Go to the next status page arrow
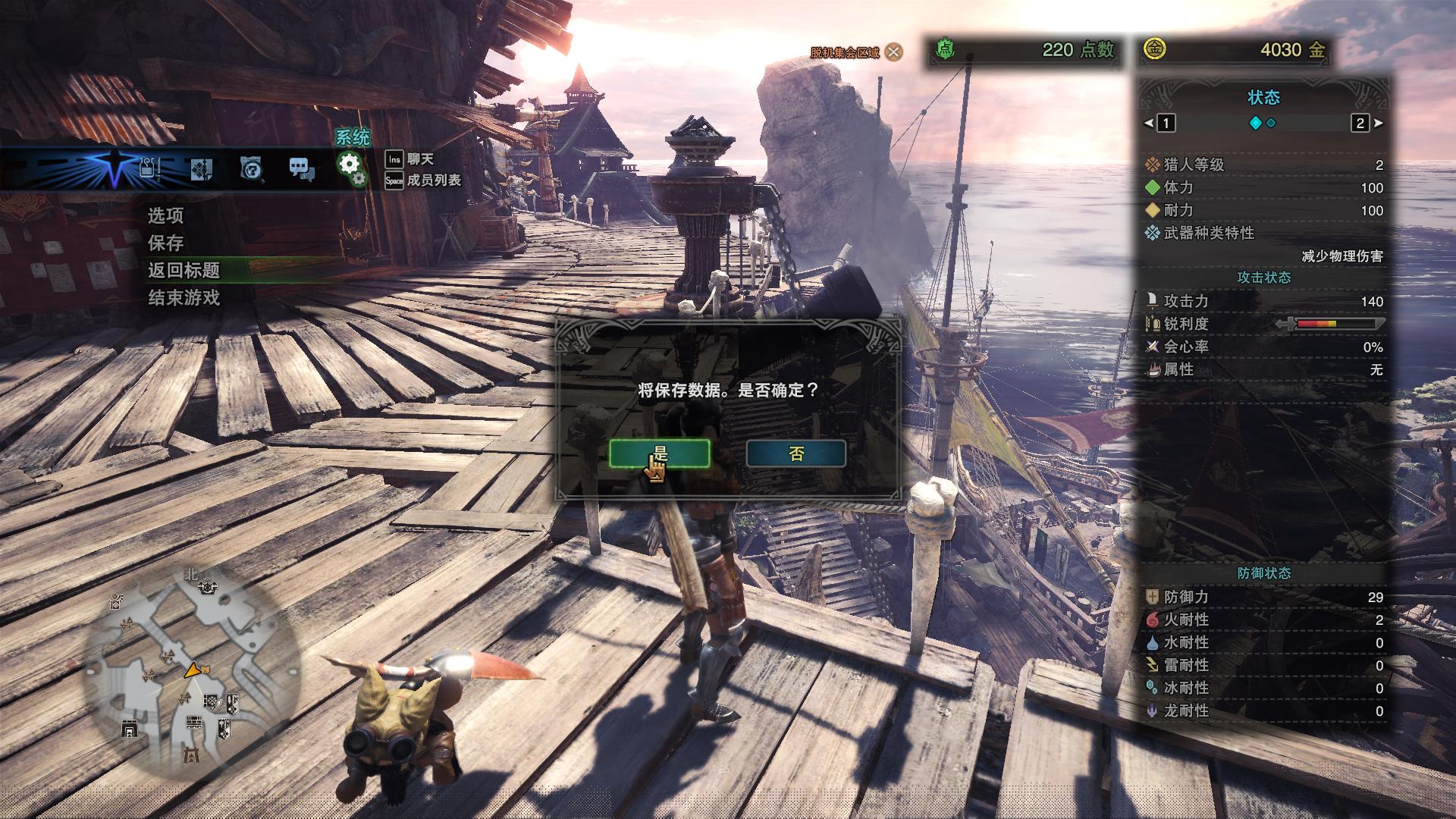The image size is (1456, 819). [1378, 123]
